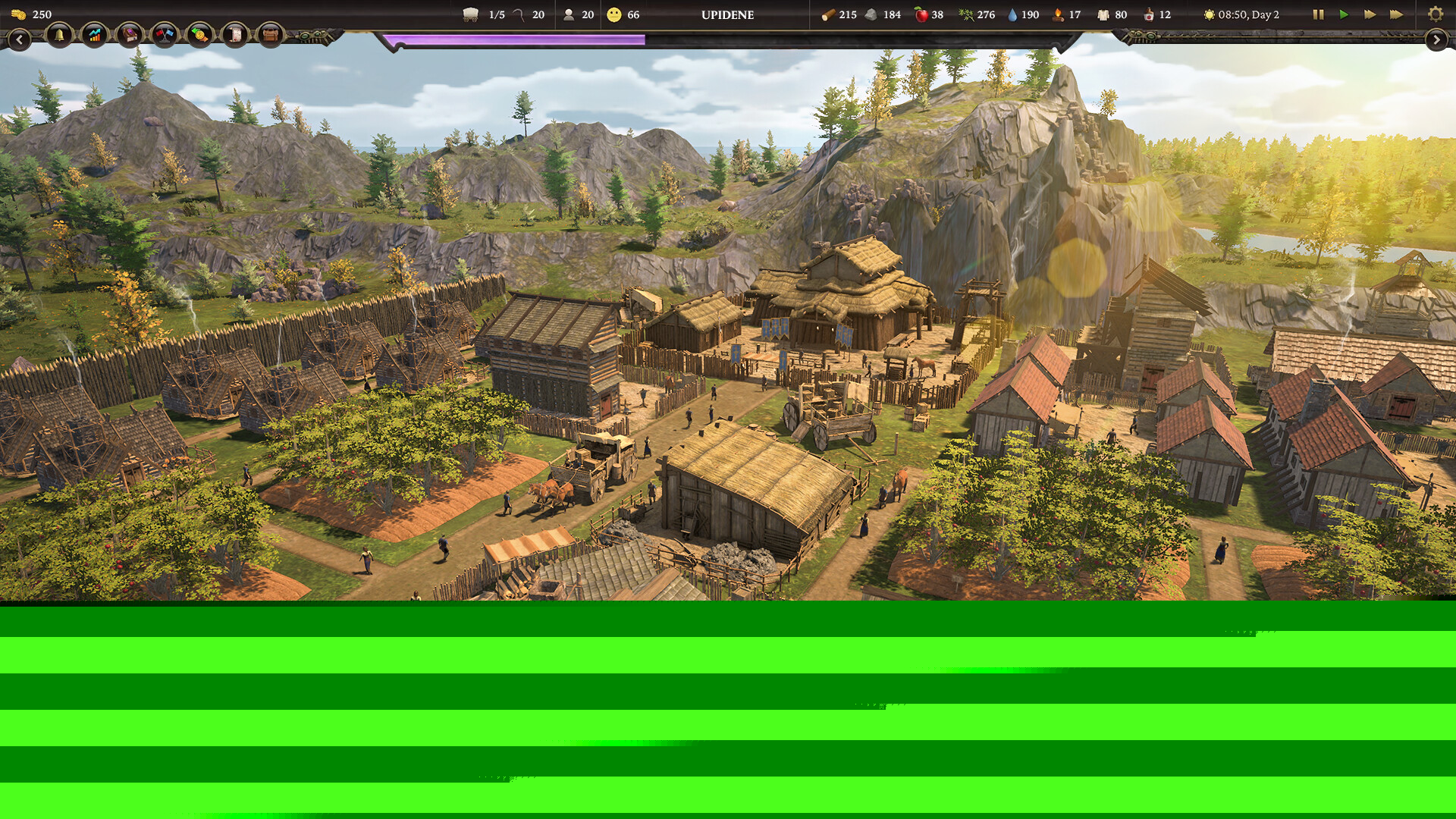The image size is (1456, 819).
Task: Open the crossed red and blue flags panel
Action: [x=165, y=35]
